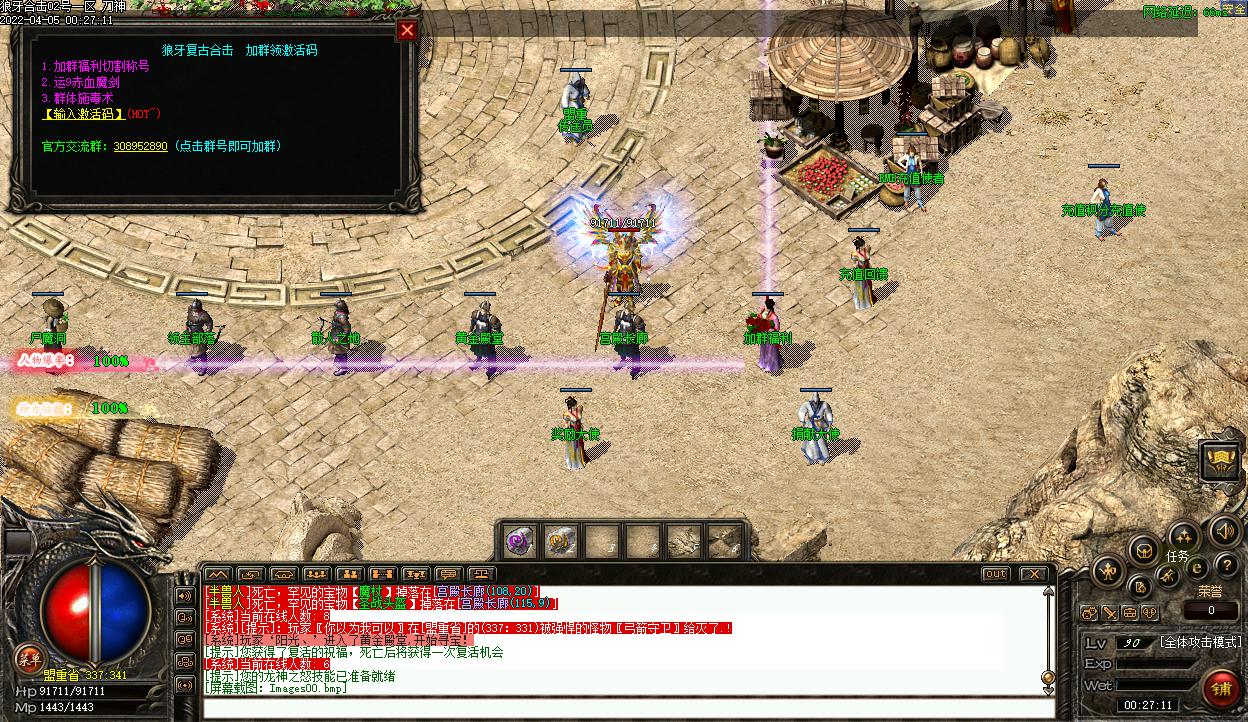Close the activation code dialog
Viewport: 1248px width, 722px height.
(407, 30)
